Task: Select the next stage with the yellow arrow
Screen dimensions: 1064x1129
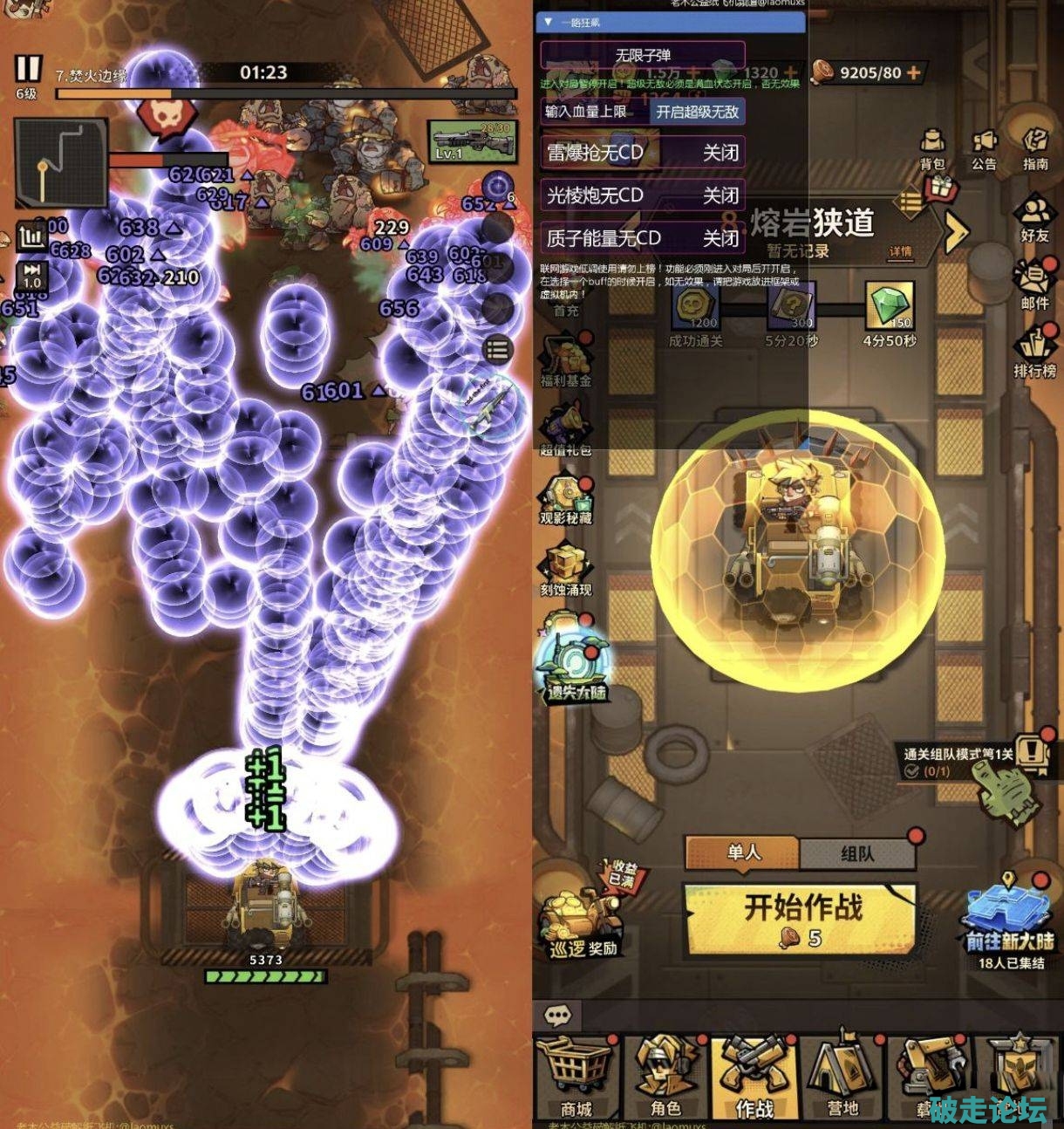Action: point(957,231)
